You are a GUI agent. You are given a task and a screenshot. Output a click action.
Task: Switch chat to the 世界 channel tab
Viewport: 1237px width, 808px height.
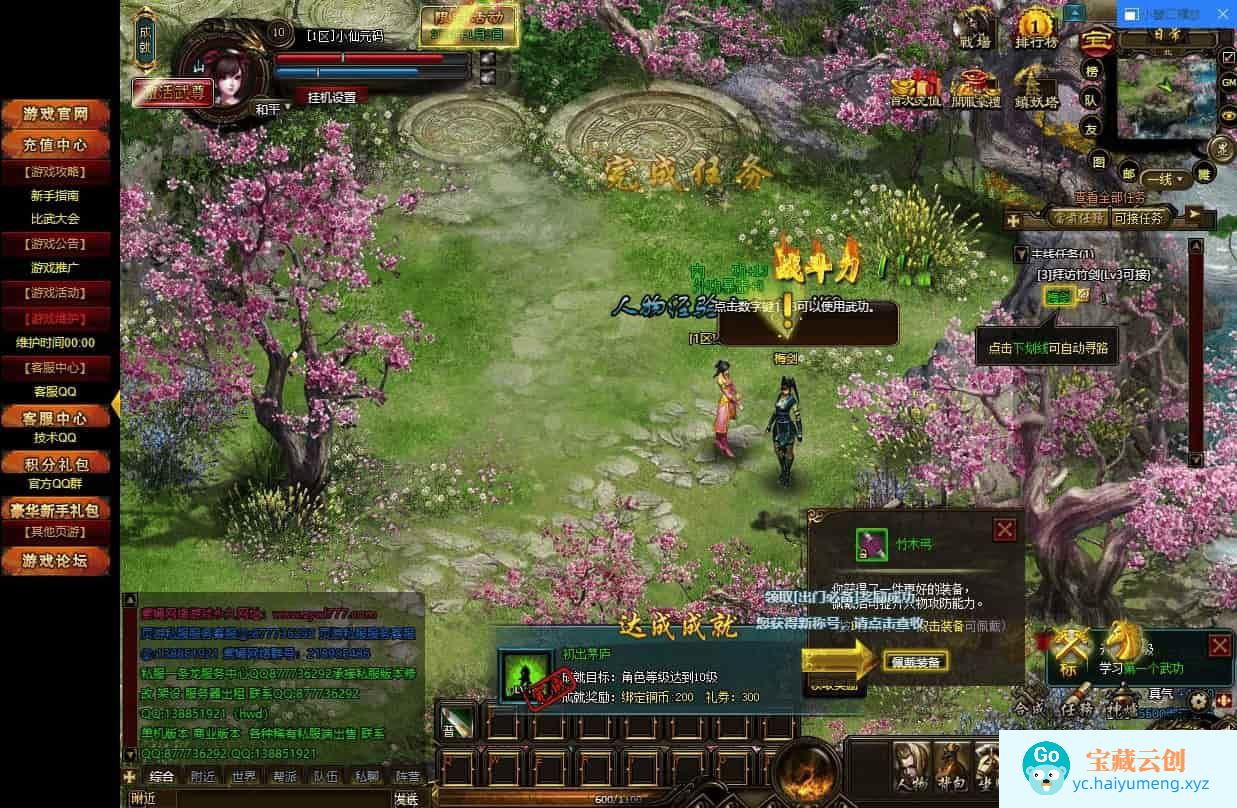tap(244, 776)
